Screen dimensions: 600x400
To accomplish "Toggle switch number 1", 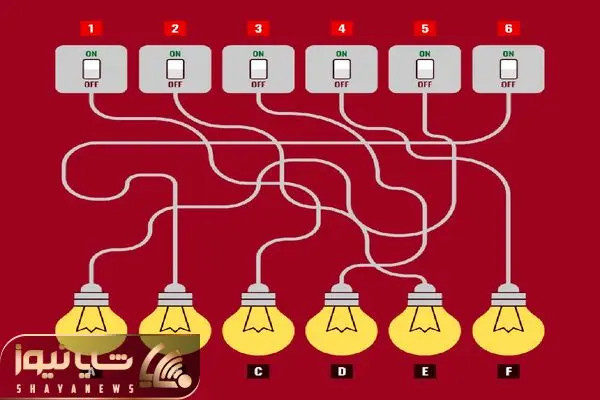I will [x=92, y=68].
